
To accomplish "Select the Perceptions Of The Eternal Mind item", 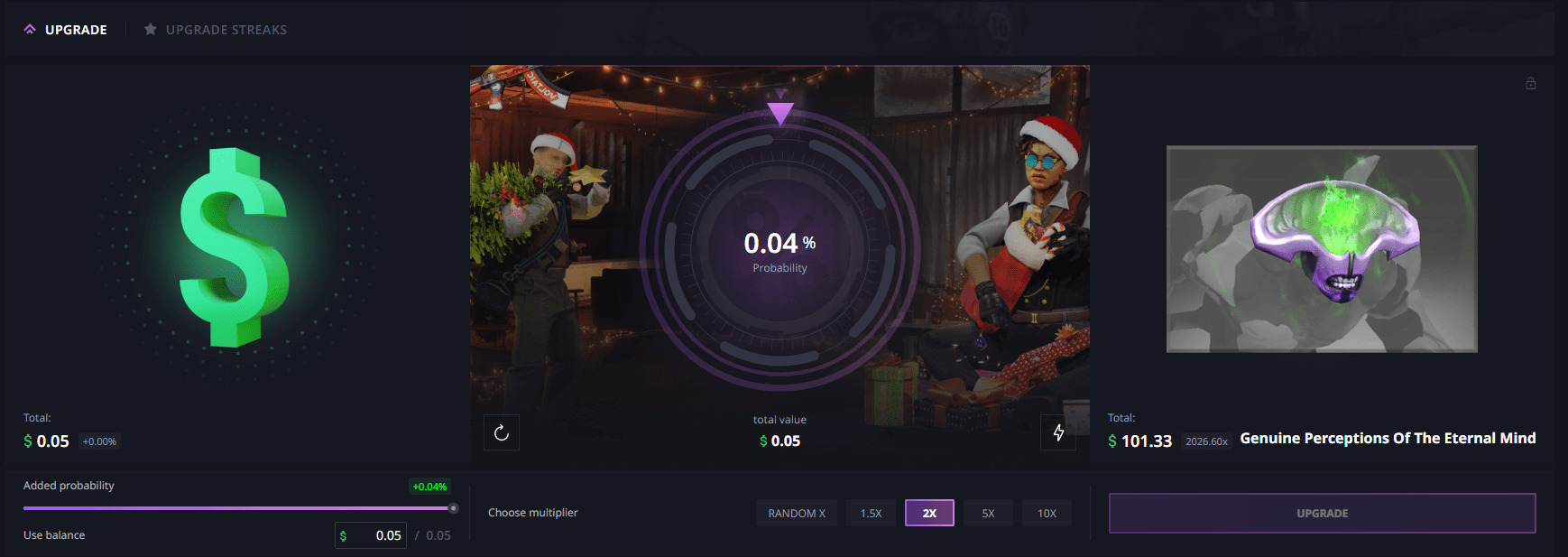I will (1322, 248).
